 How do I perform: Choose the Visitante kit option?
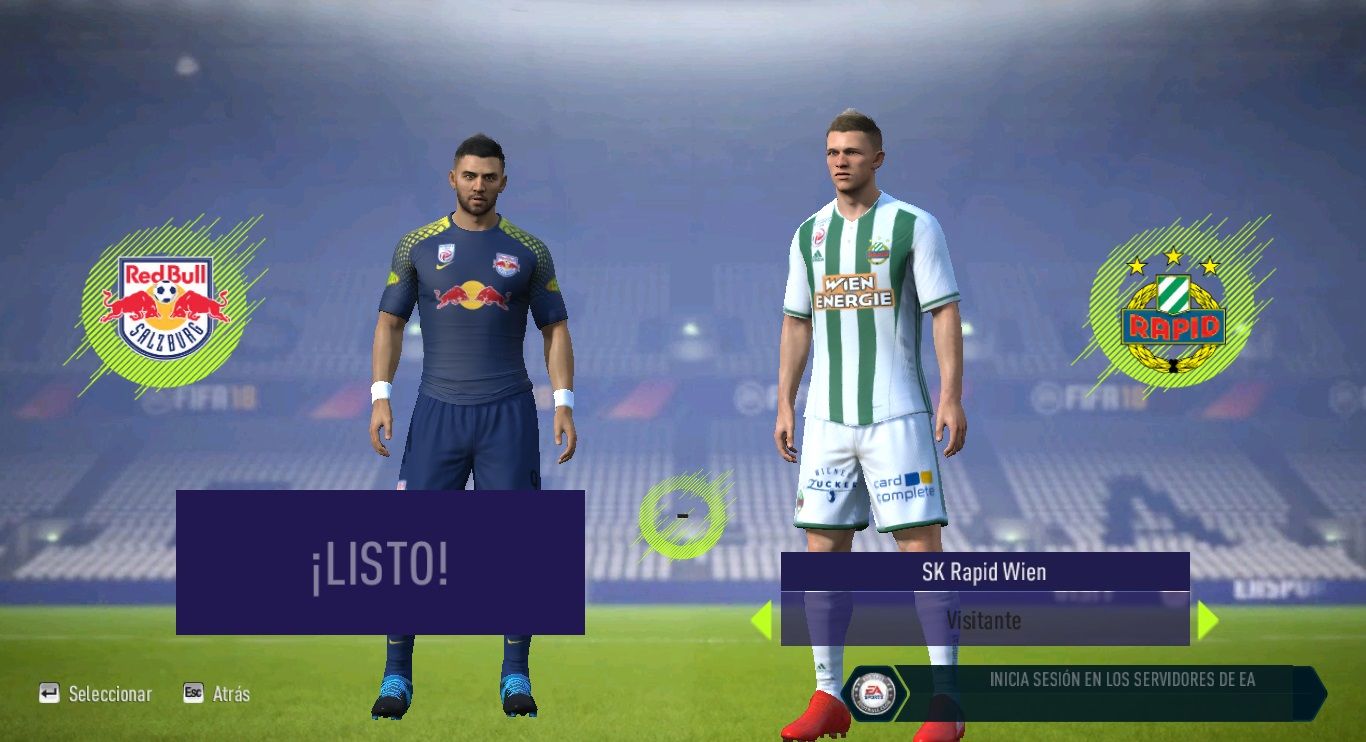pos(984,620)
